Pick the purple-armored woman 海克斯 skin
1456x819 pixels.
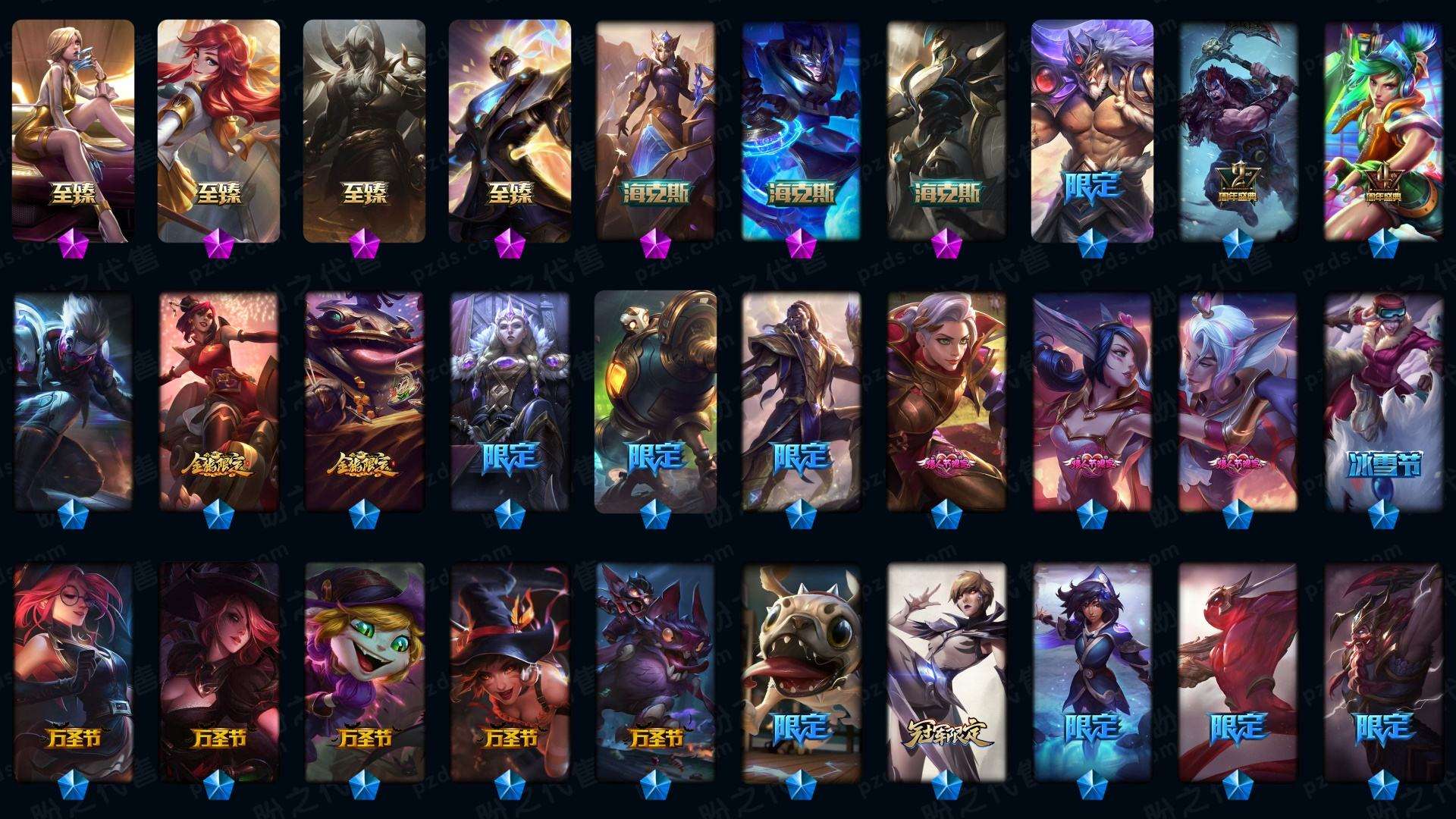tap(655, 129)
